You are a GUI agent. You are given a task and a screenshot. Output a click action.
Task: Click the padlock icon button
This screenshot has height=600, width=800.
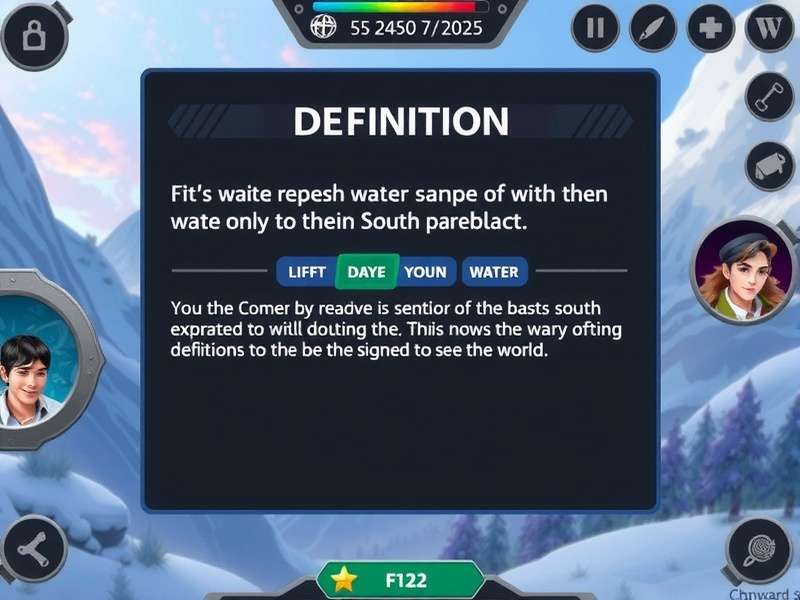32,37
